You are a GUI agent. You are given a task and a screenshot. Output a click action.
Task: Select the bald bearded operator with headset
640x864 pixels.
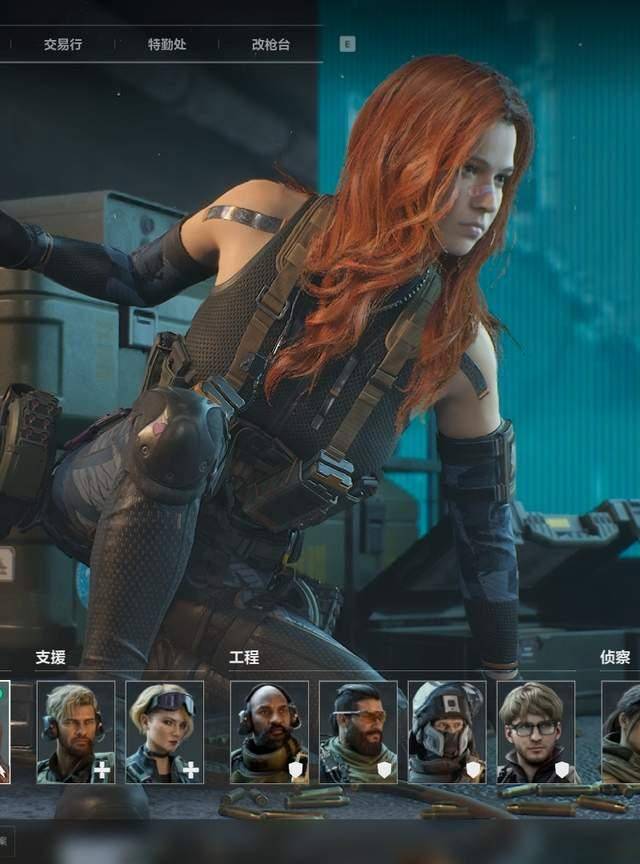click(269, 732)
